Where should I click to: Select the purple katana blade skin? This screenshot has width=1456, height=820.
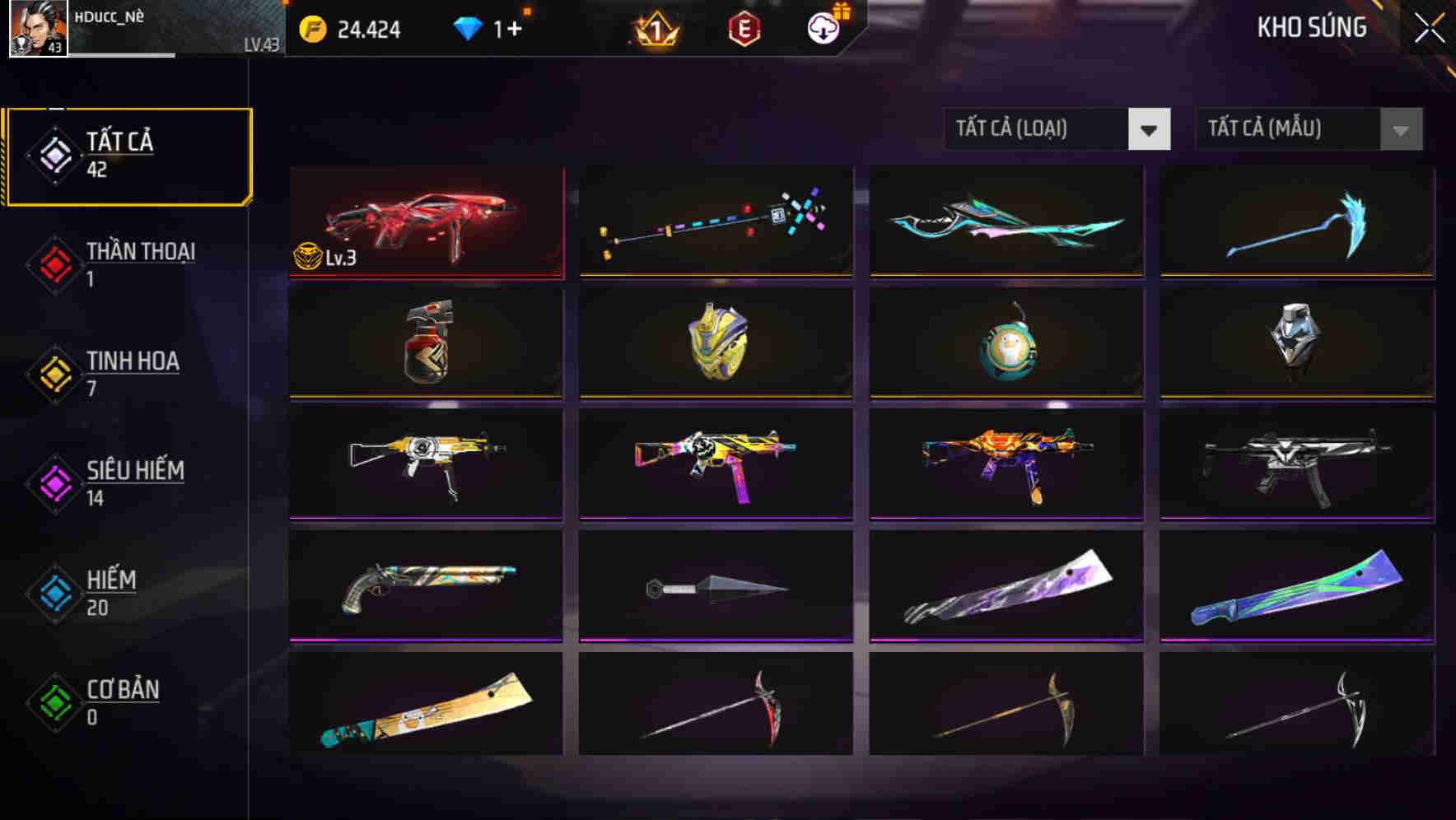[1005, 585]
